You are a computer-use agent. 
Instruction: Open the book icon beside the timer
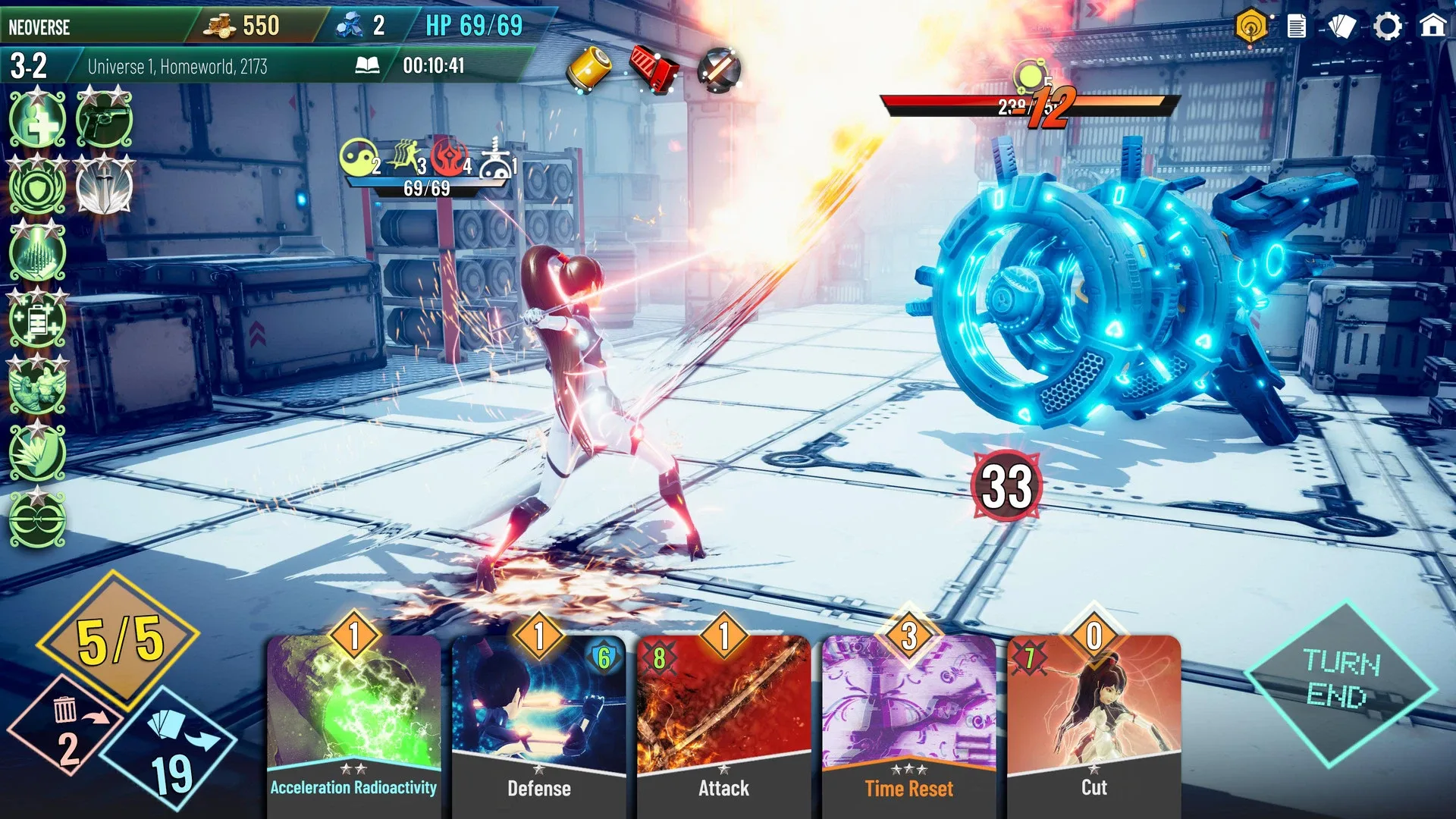(x=368, y=66)
